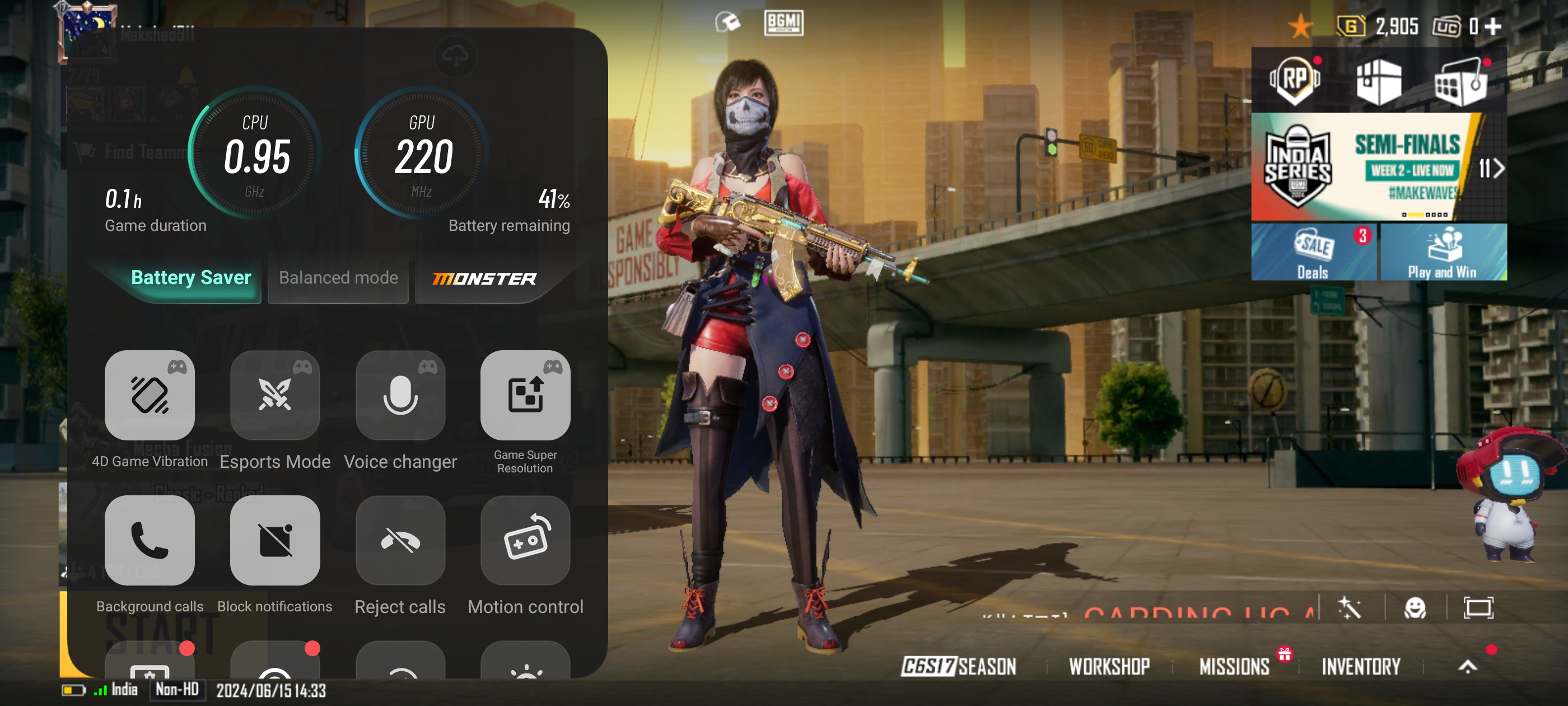1568x706 pixels.
Task: Add UC with the plus button
Action: pos(1492,26)
